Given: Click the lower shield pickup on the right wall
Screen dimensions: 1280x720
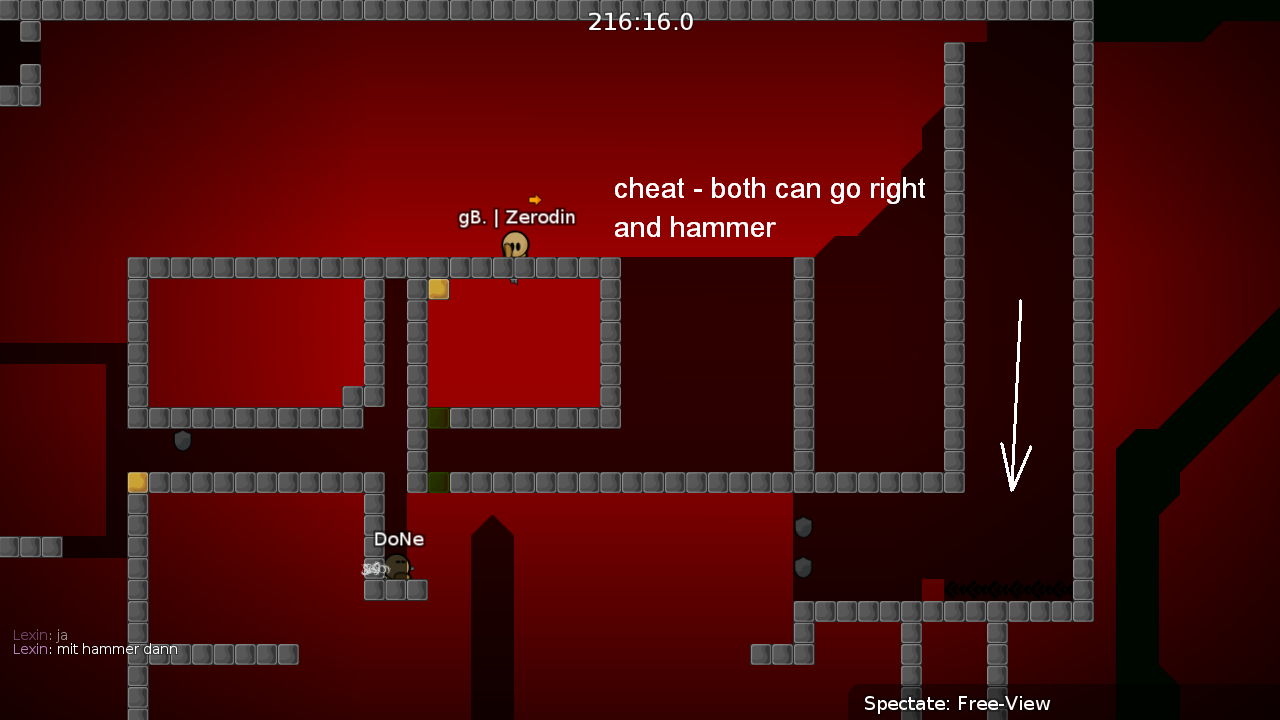Looking at the screenshot, I should (803, 566).
